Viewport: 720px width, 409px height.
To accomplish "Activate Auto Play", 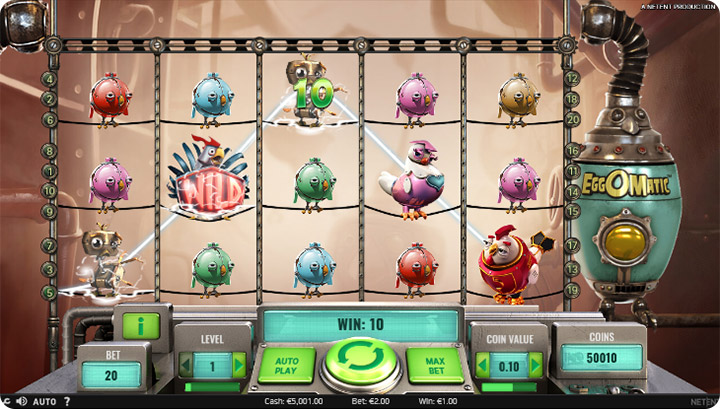I will pos(285,363).
